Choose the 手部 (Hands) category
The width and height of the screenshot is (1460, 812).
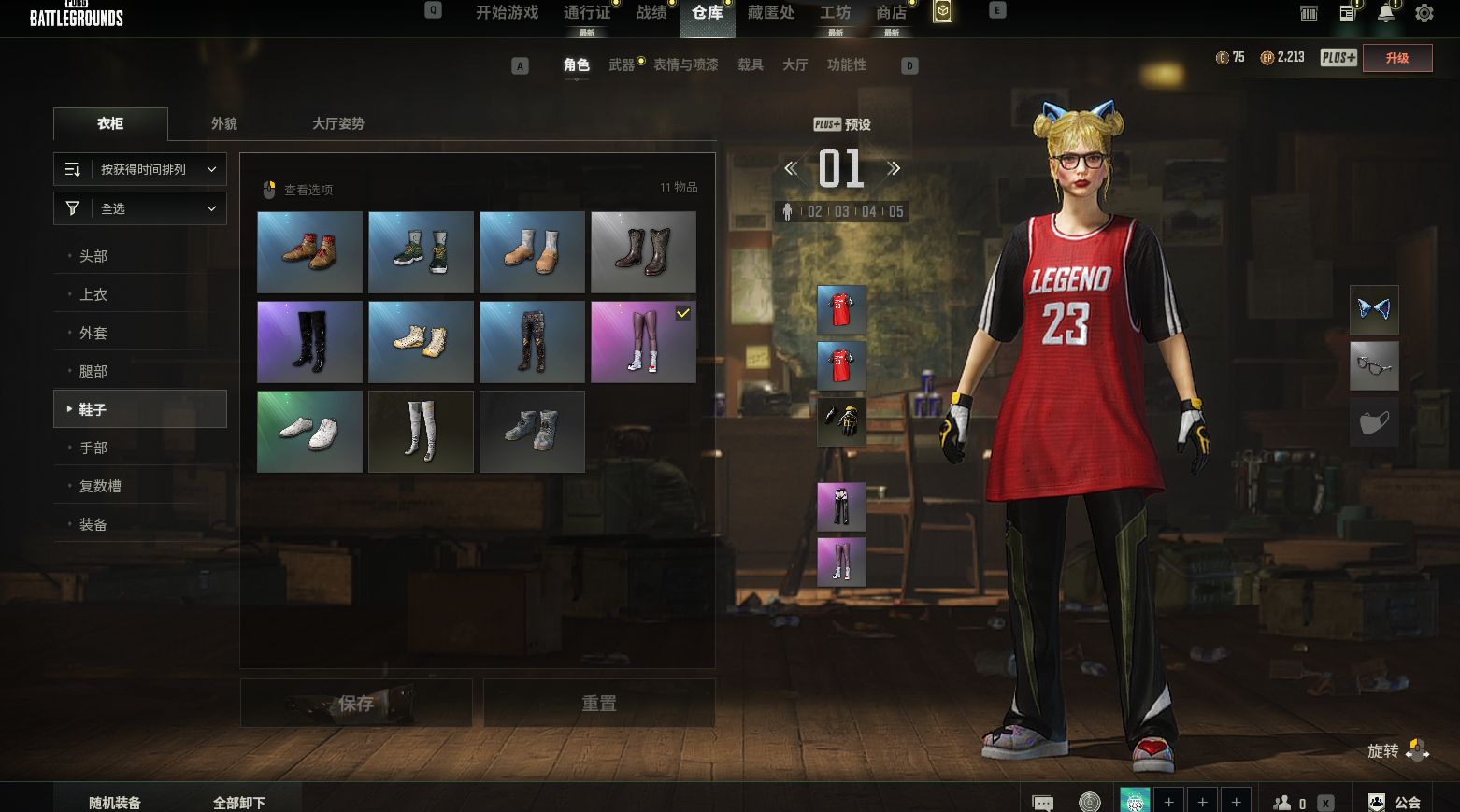pyautogui.click(x=93, y=448)
